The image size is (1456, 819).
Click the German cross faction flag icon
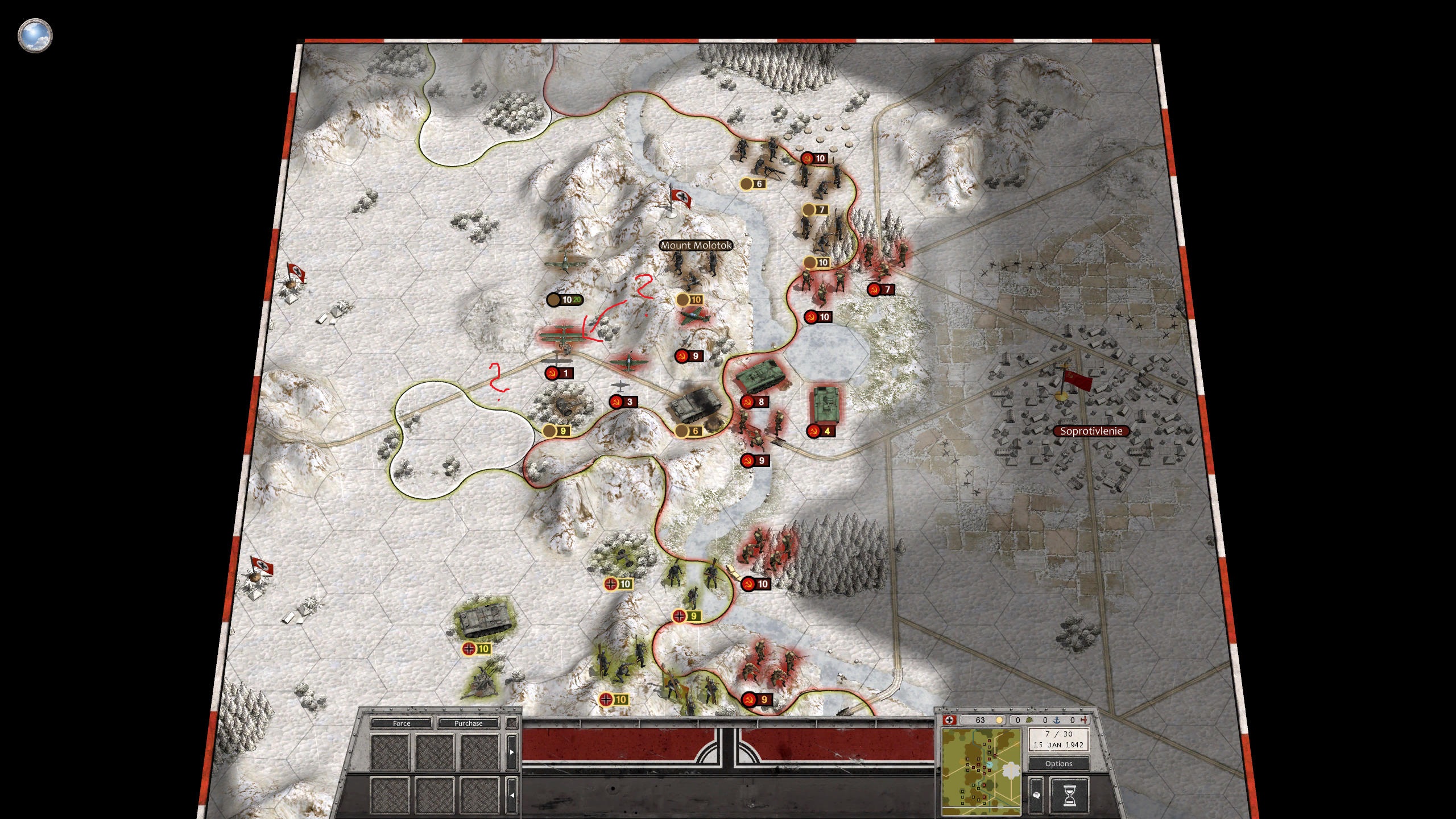(949, 720)
